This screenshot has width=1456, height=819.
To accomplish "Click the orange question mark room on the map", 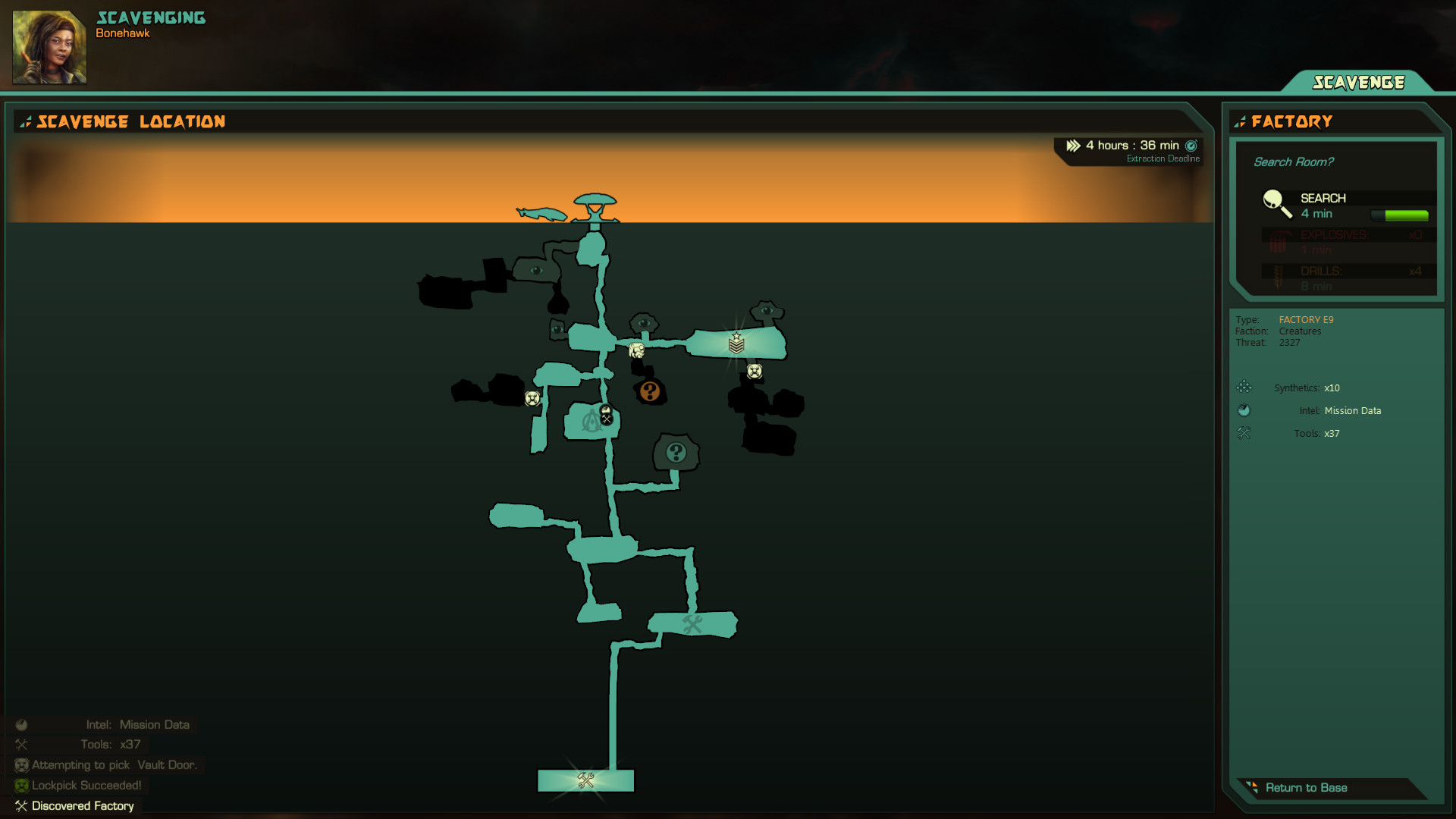I will (x=650, y=391).
